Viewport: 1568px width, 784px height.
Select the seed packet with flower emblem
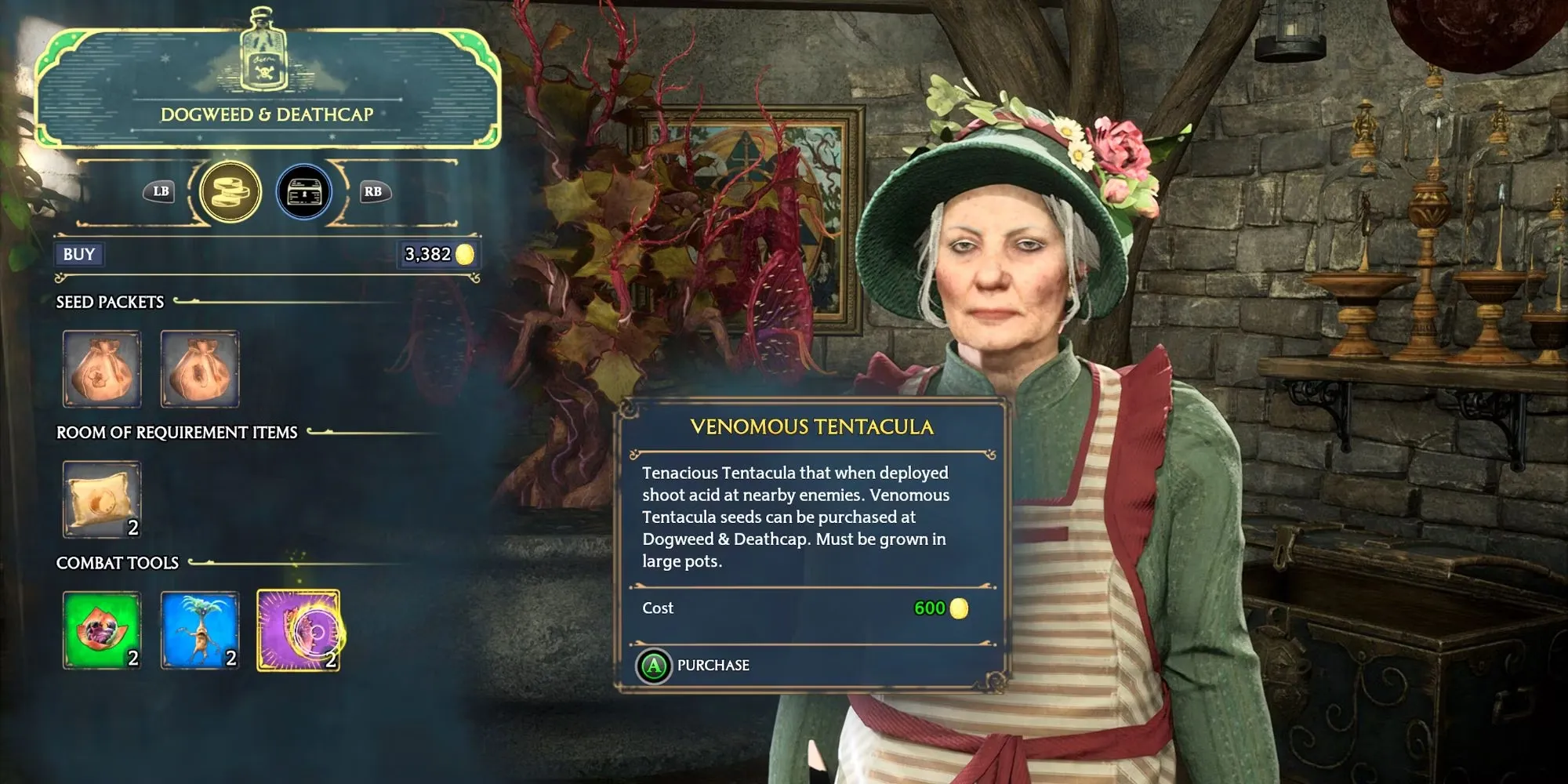click(x=102, y=368)
